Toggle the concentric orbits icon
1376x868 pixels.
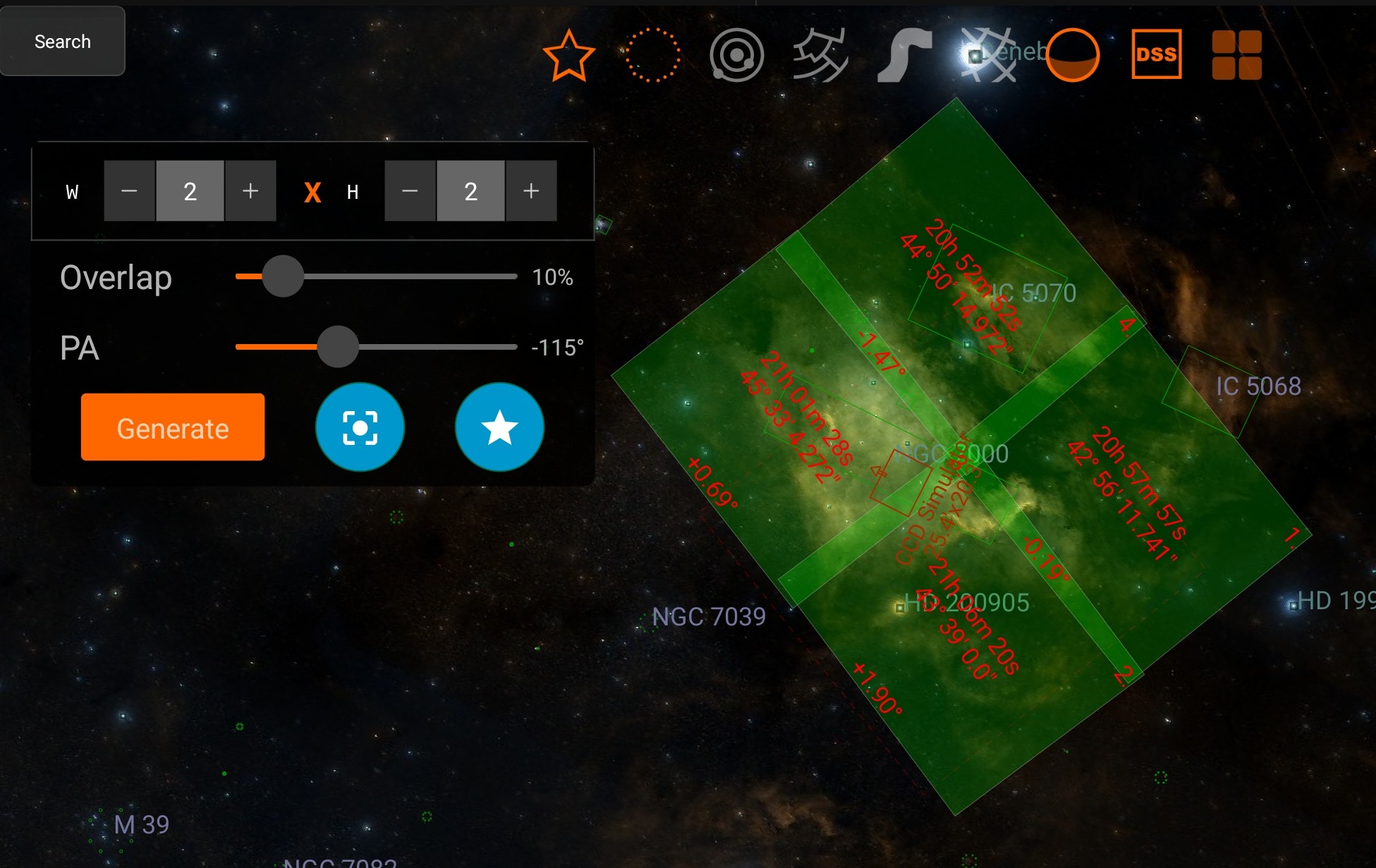[x=737, y=55]
